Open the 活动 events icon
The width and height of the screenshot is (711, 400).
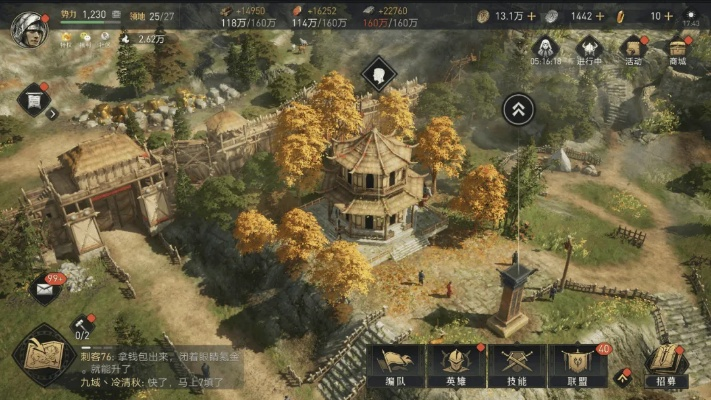point(633,50)
